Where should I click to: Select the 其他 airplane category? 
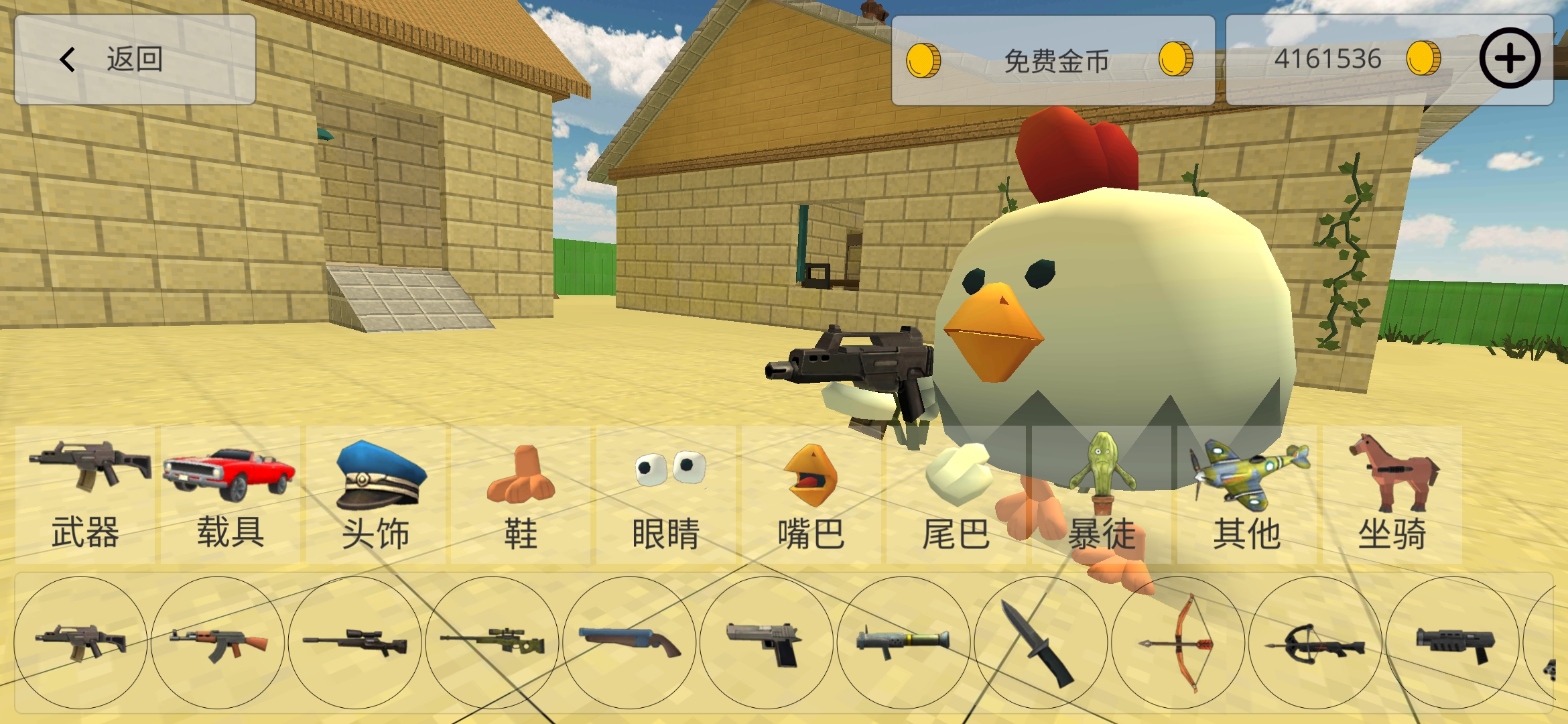pyautogui.click(x=1247, y=495)
